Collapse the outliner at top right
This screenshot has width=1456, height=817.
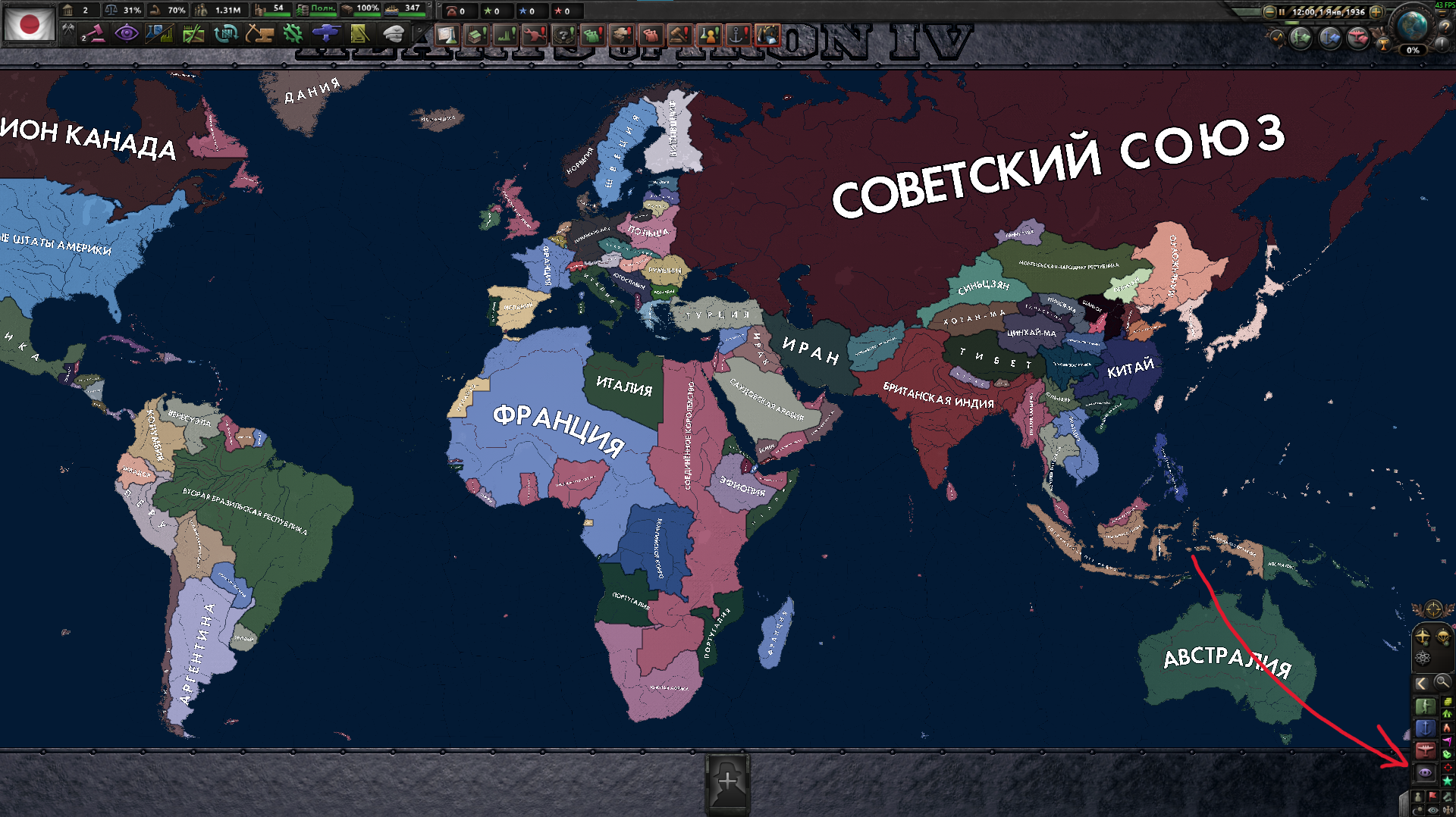click(1441, 13)
